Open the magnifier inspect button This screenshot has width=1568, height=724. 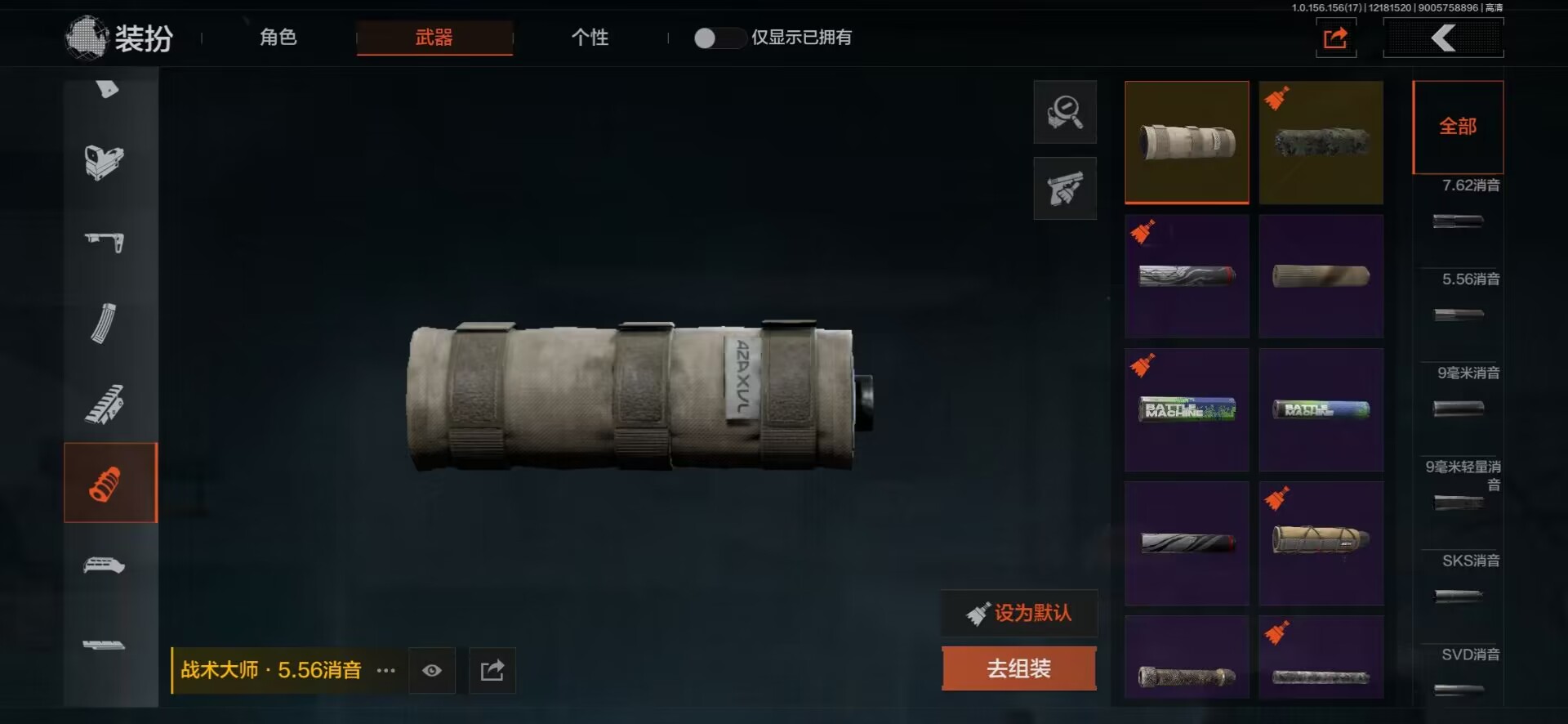click(x=1065, y=112)
